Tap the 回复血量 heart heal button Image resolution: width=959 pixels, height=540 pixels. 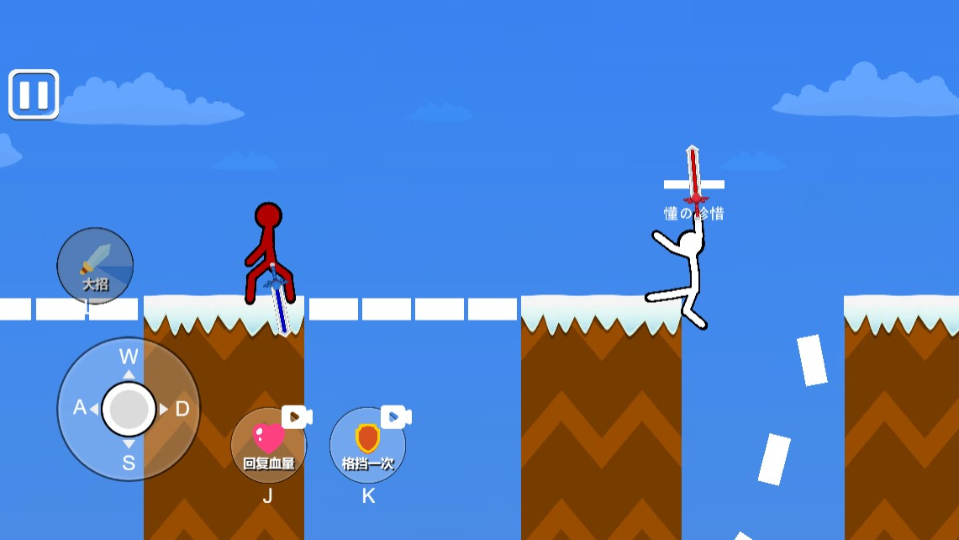268,445
